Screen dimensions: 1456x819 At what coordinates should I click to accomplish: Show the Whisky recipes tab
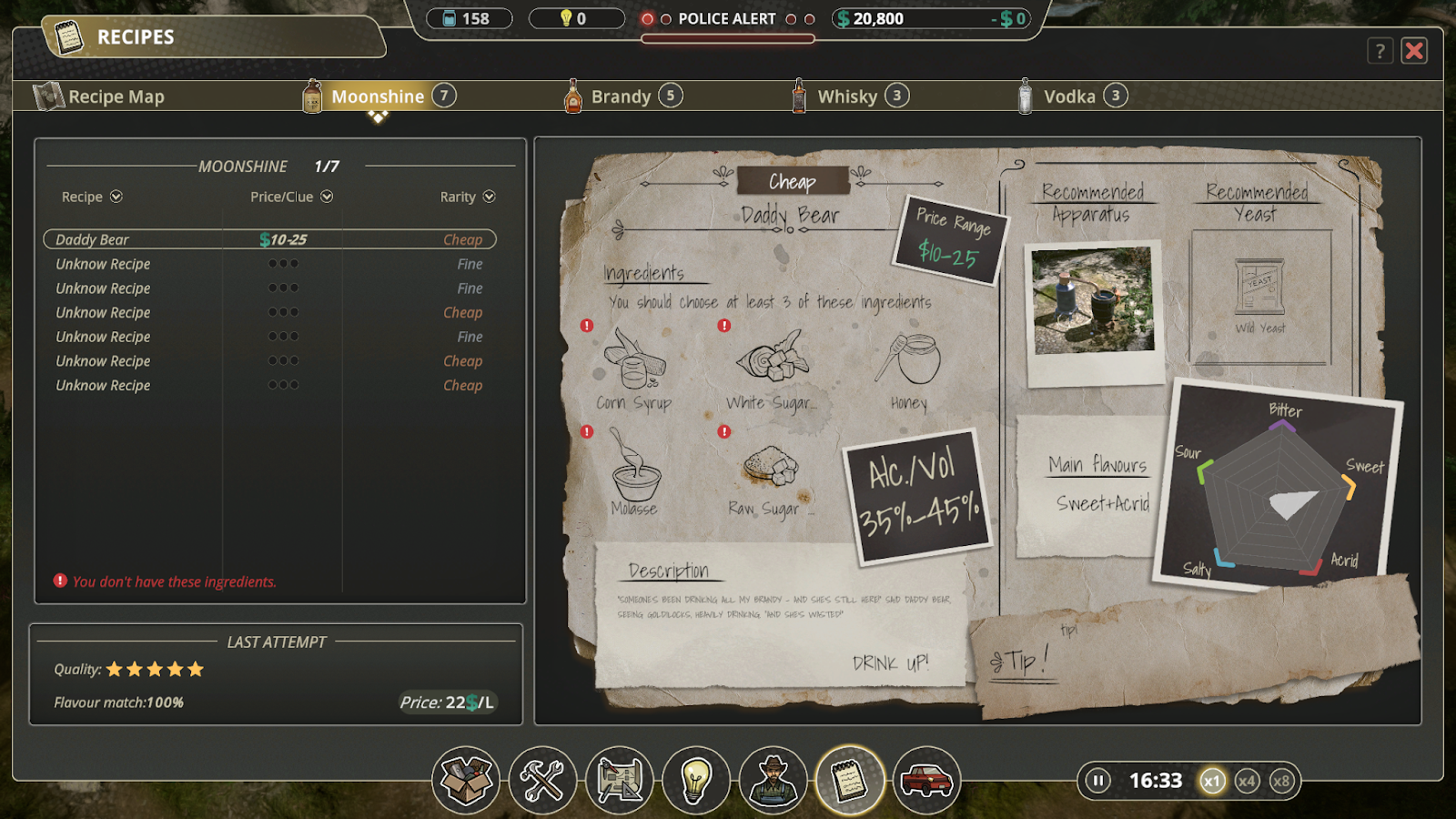pyautogui.click(x=847, y=96)
